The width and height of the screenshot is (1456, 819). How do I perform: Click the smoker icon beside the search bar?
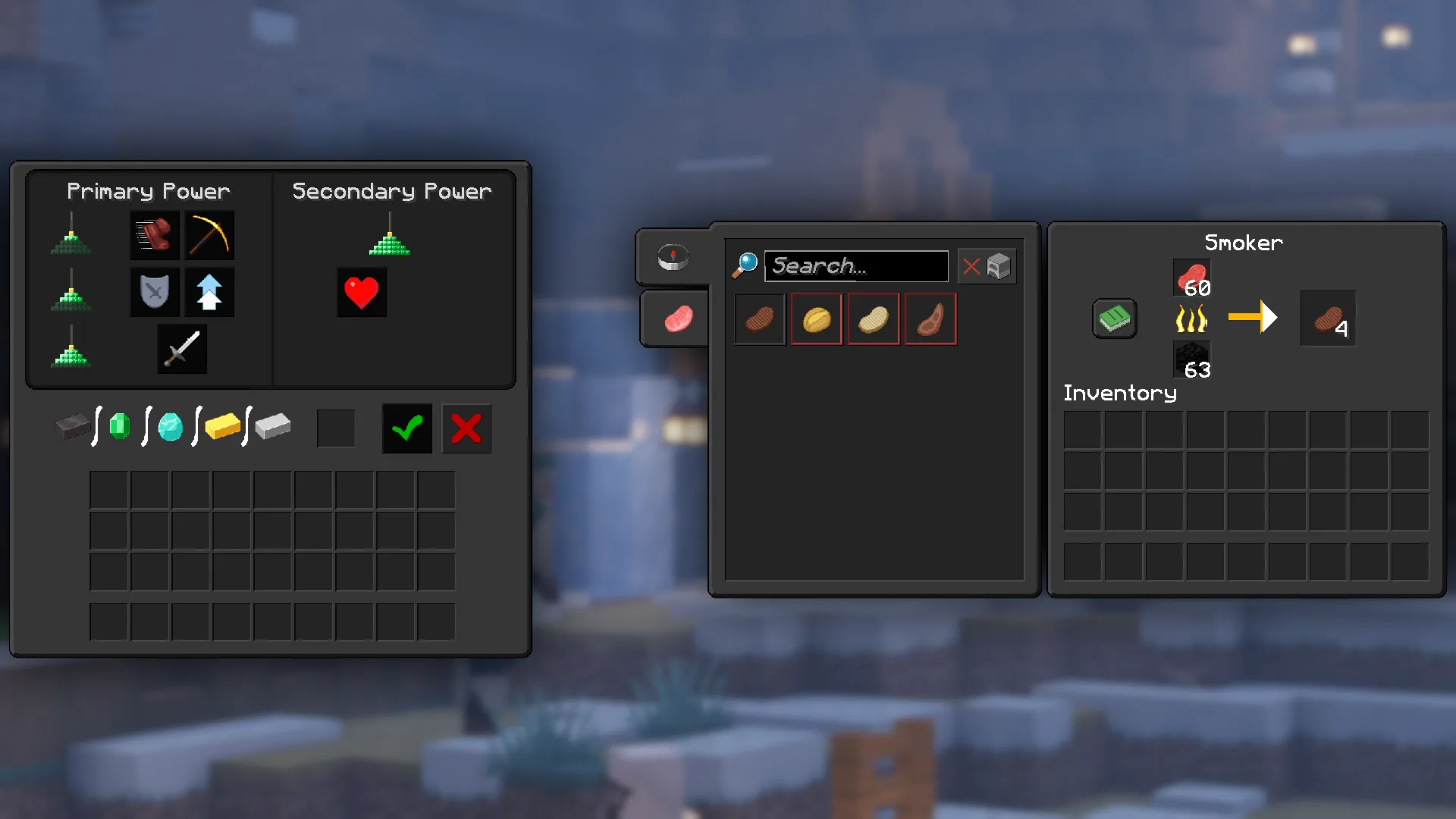pos(999,265)
